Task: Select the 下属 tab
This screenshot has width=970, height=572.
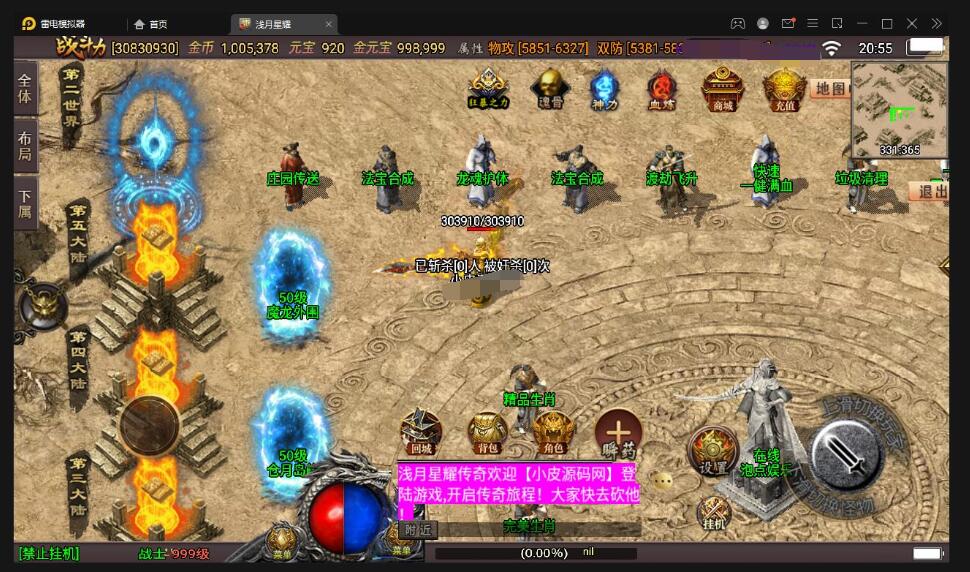Action: click(25, 203)
